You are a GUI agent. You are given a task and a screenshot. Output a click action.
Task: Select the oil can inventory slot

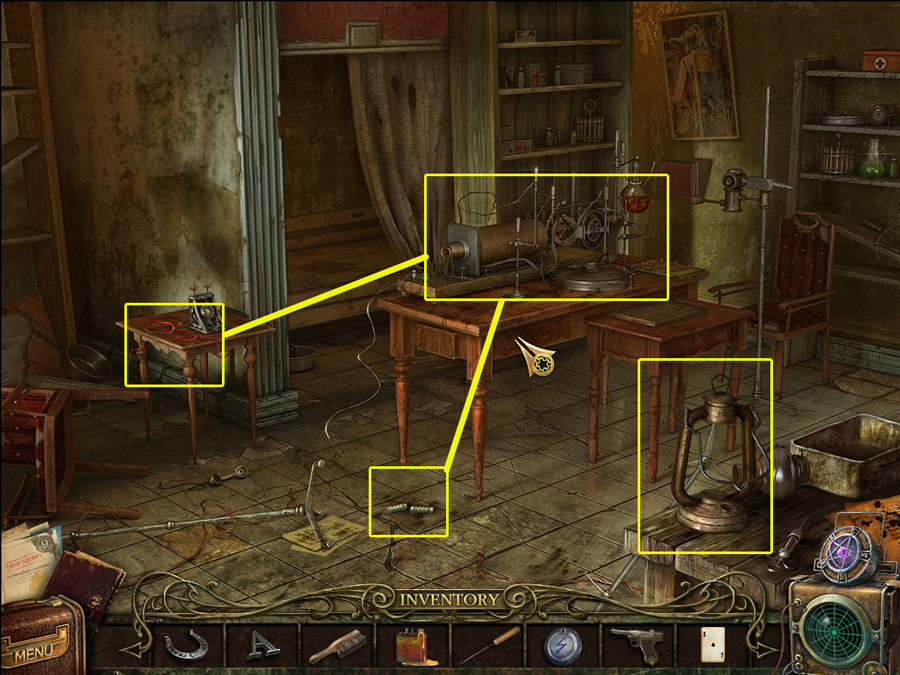point(412,646)
